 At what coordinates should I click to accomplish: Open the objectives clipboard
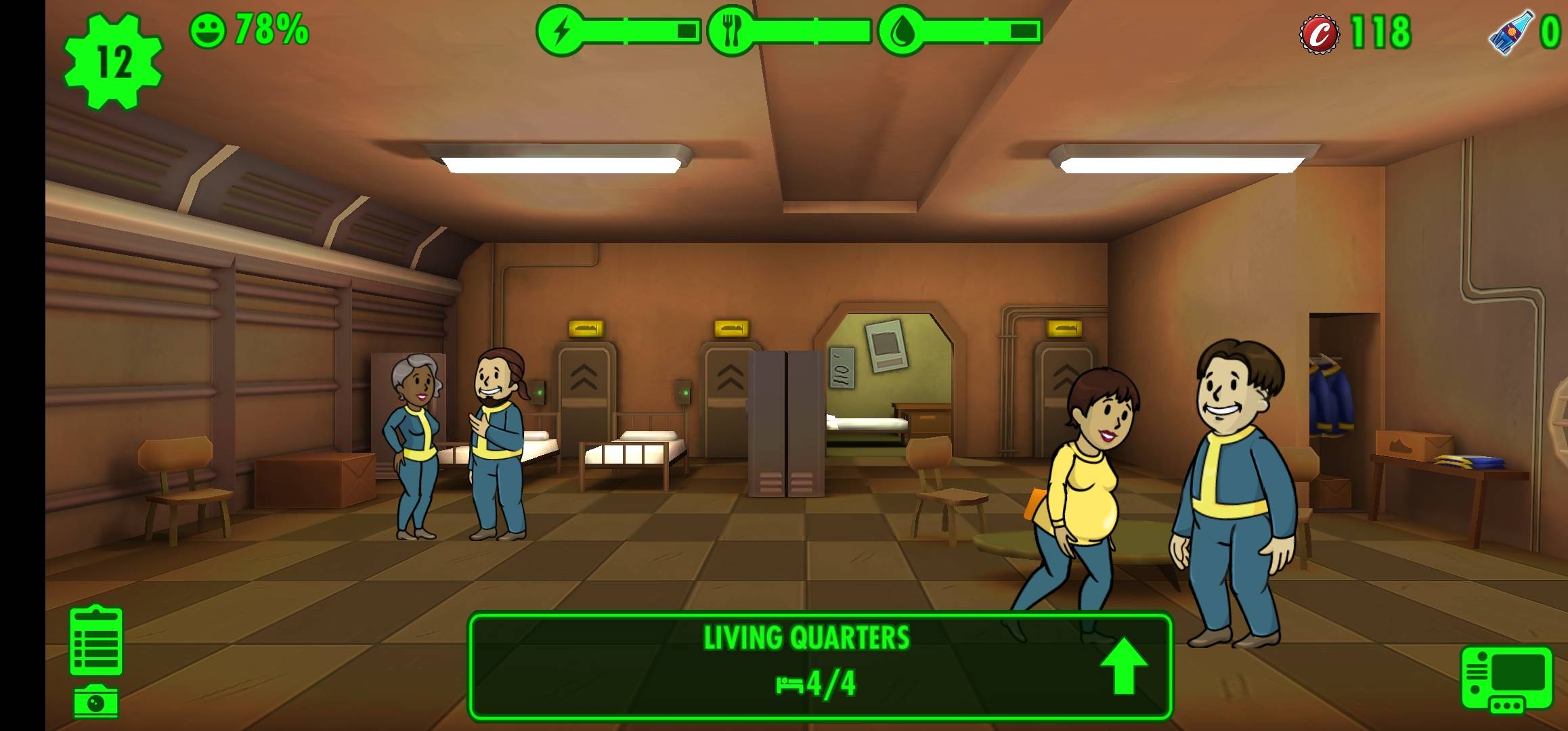click(96, 641)
